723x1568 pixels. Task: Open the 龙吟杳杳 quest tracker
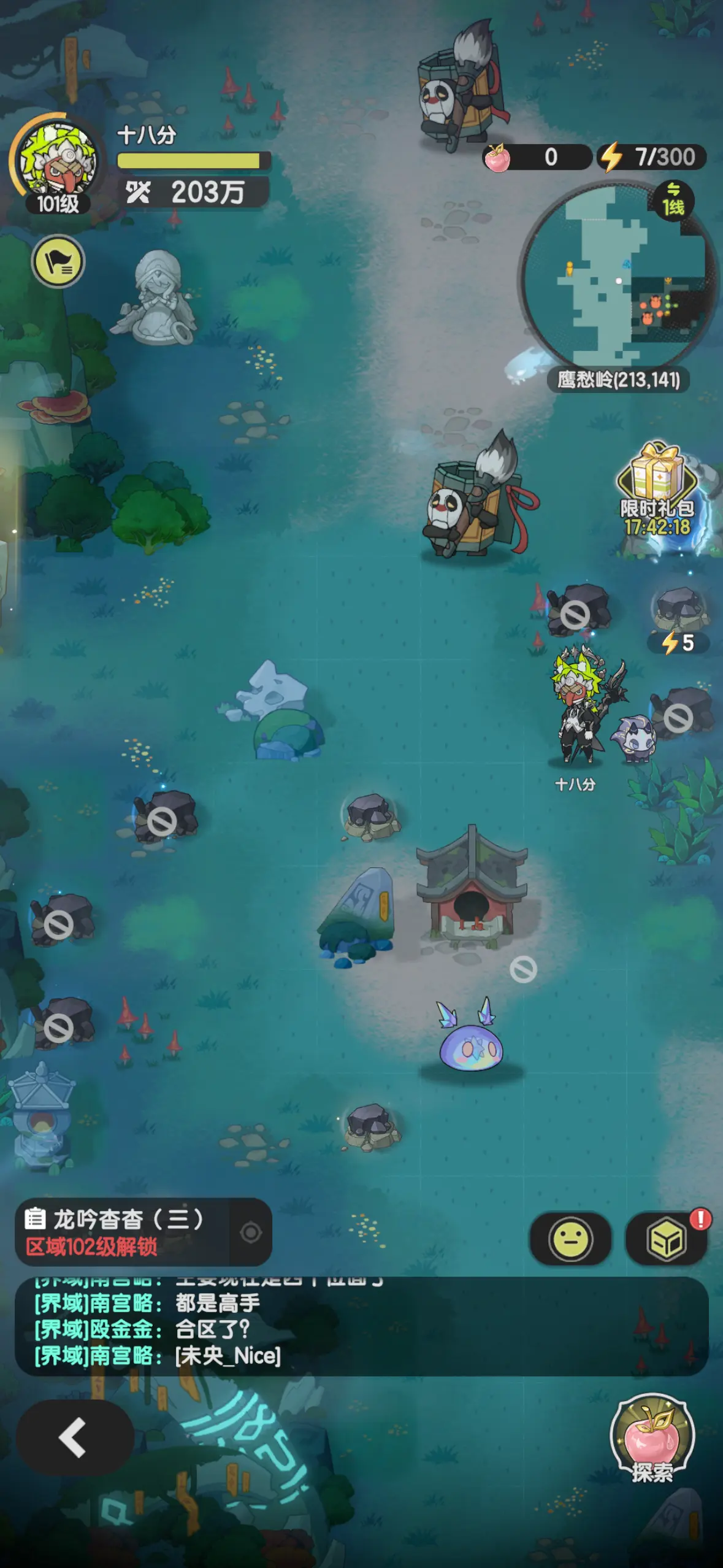click(x=123, y=1232)
